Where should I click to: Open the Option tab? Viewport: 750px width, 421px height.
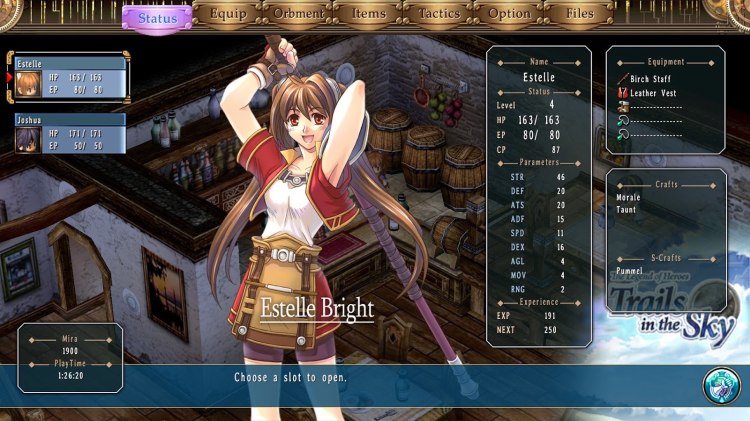pyautogui.click(x=509, y=15)
